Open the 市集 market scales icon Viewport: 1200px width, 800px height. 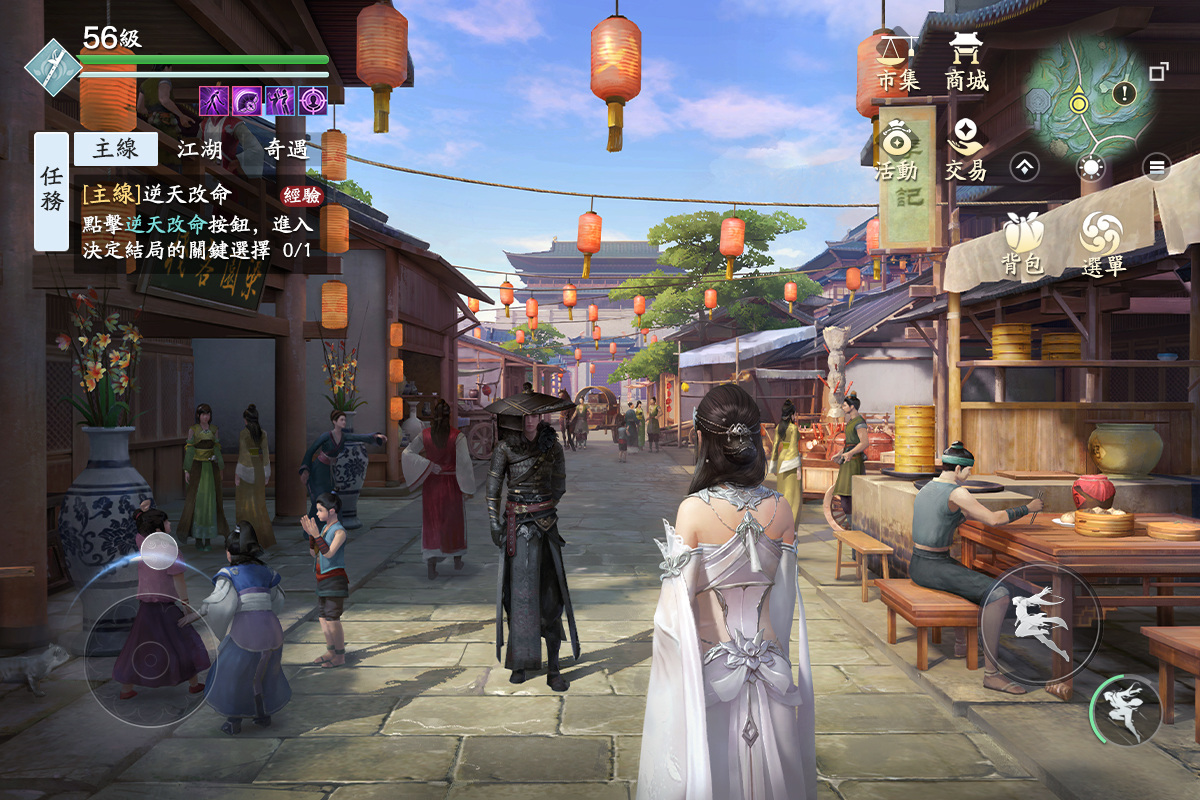[x=897, y=61]
